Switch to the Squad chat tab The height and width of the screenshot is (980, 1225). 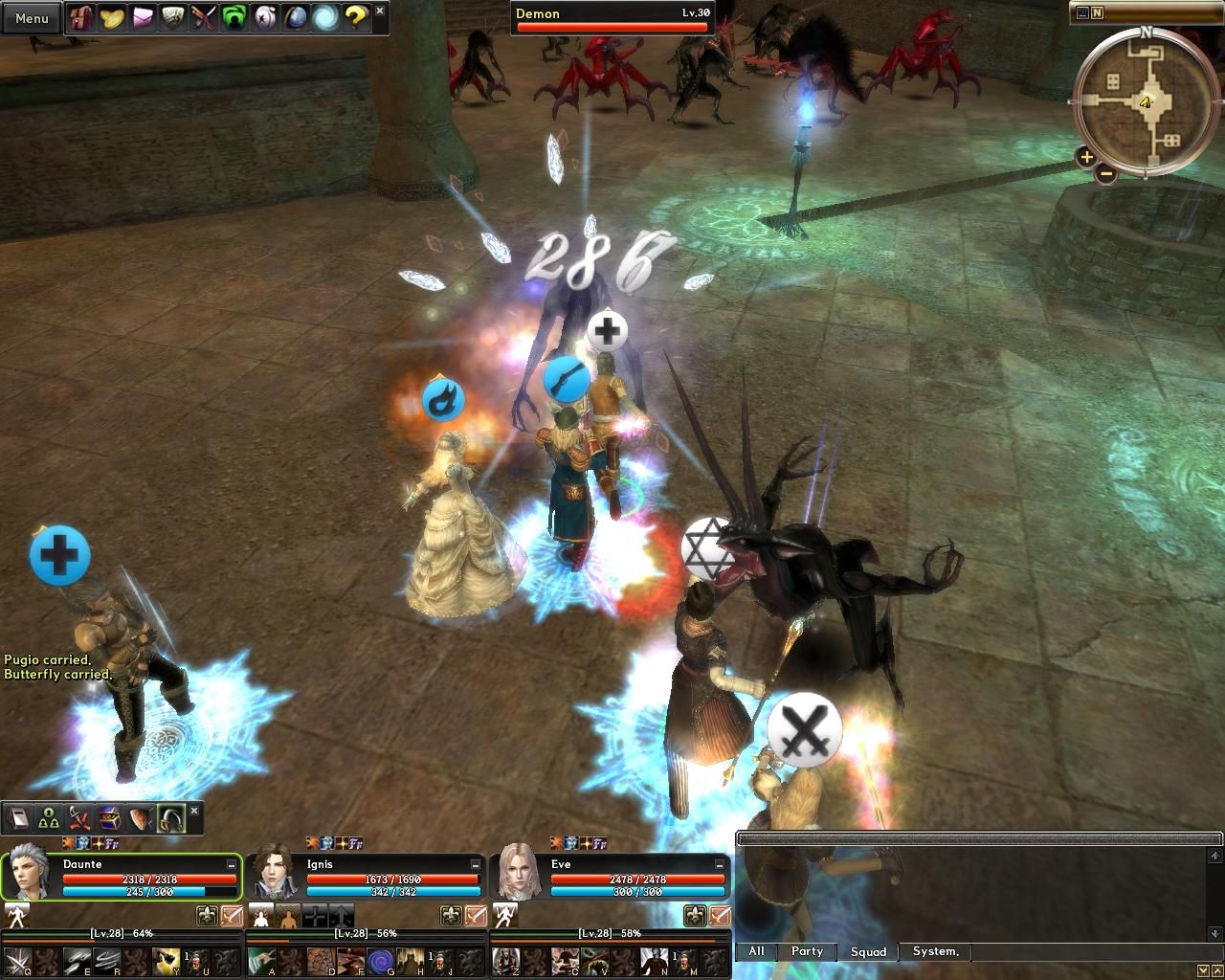click(x=867, y=952)
